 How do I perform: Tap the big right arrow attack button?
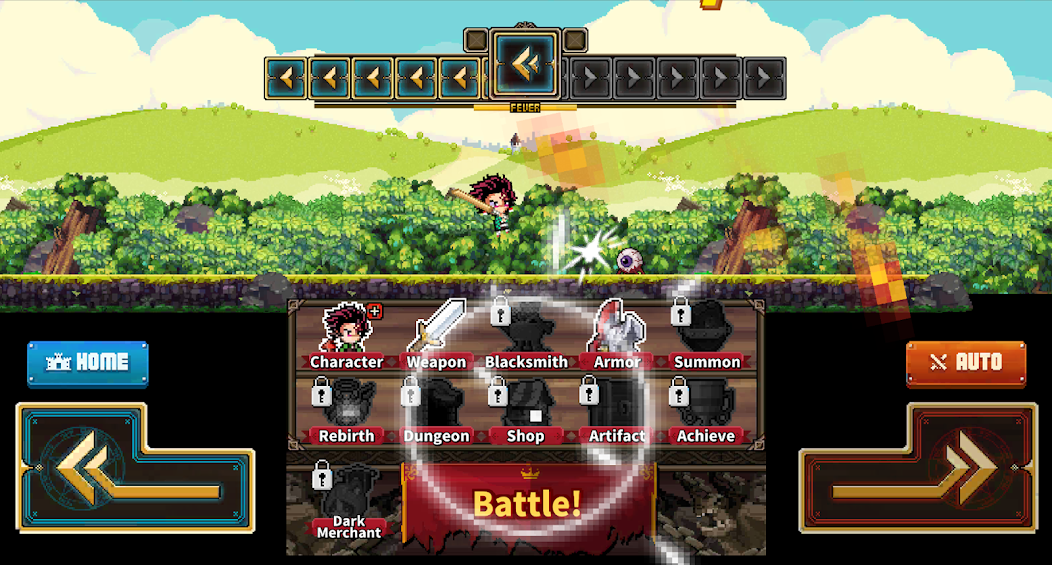tap(917, 468)
